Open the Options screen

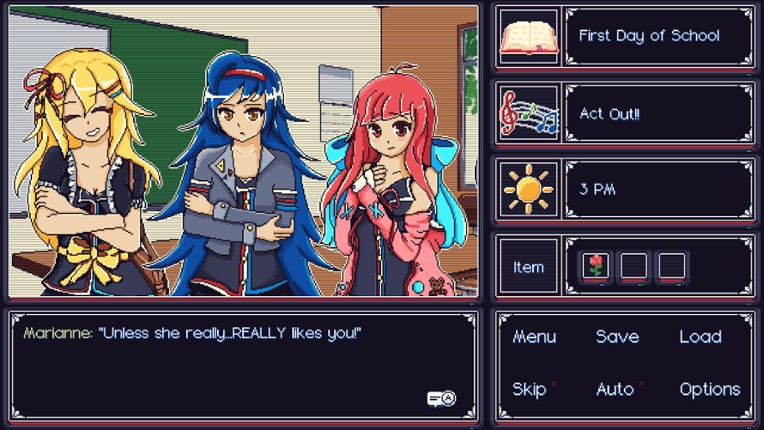709,389
